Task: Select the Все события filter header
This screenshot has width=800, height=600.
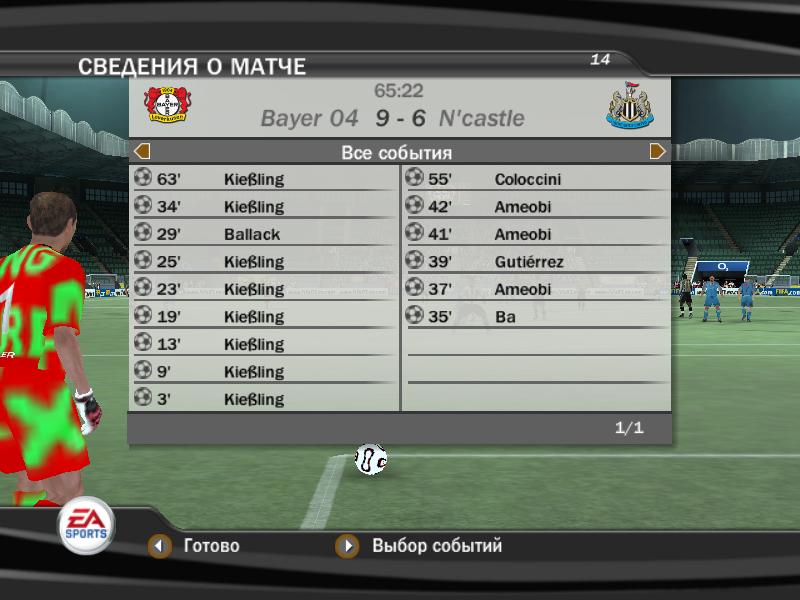Action: (397, 153)
